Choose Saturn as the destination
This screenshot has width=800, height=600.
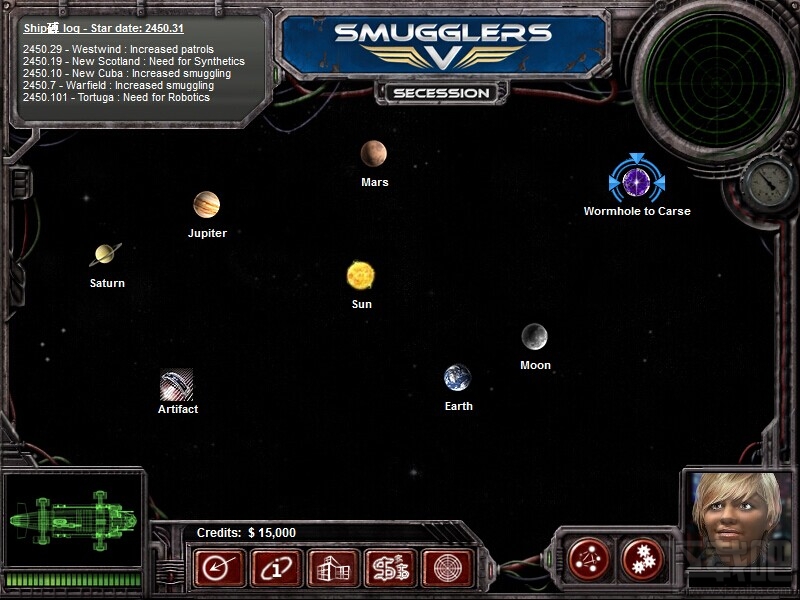[106, 255]
